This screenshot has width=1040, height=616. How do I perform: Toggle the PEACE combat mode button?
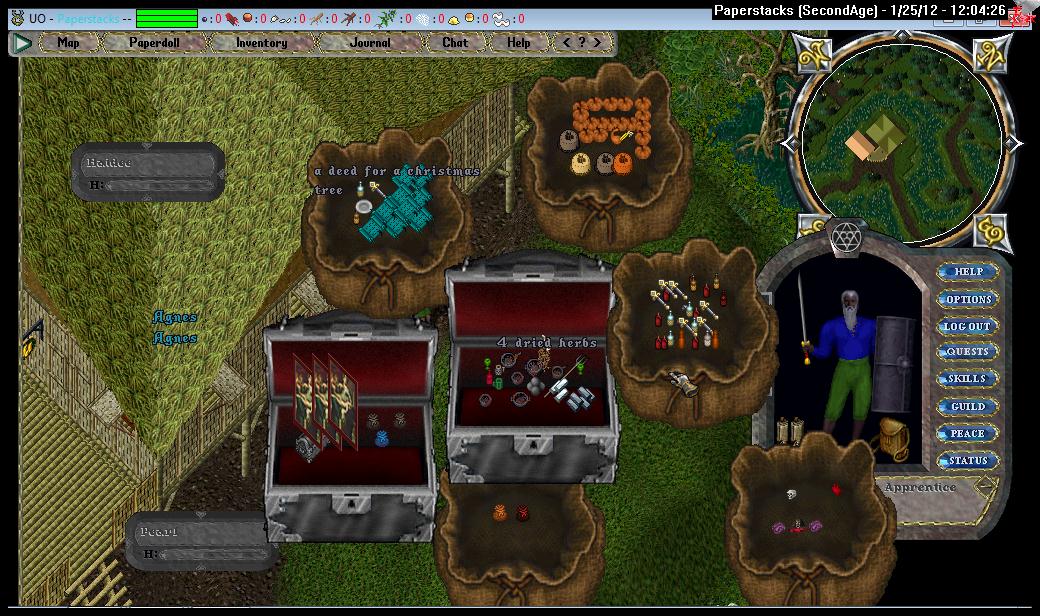[x=967, y=433]
